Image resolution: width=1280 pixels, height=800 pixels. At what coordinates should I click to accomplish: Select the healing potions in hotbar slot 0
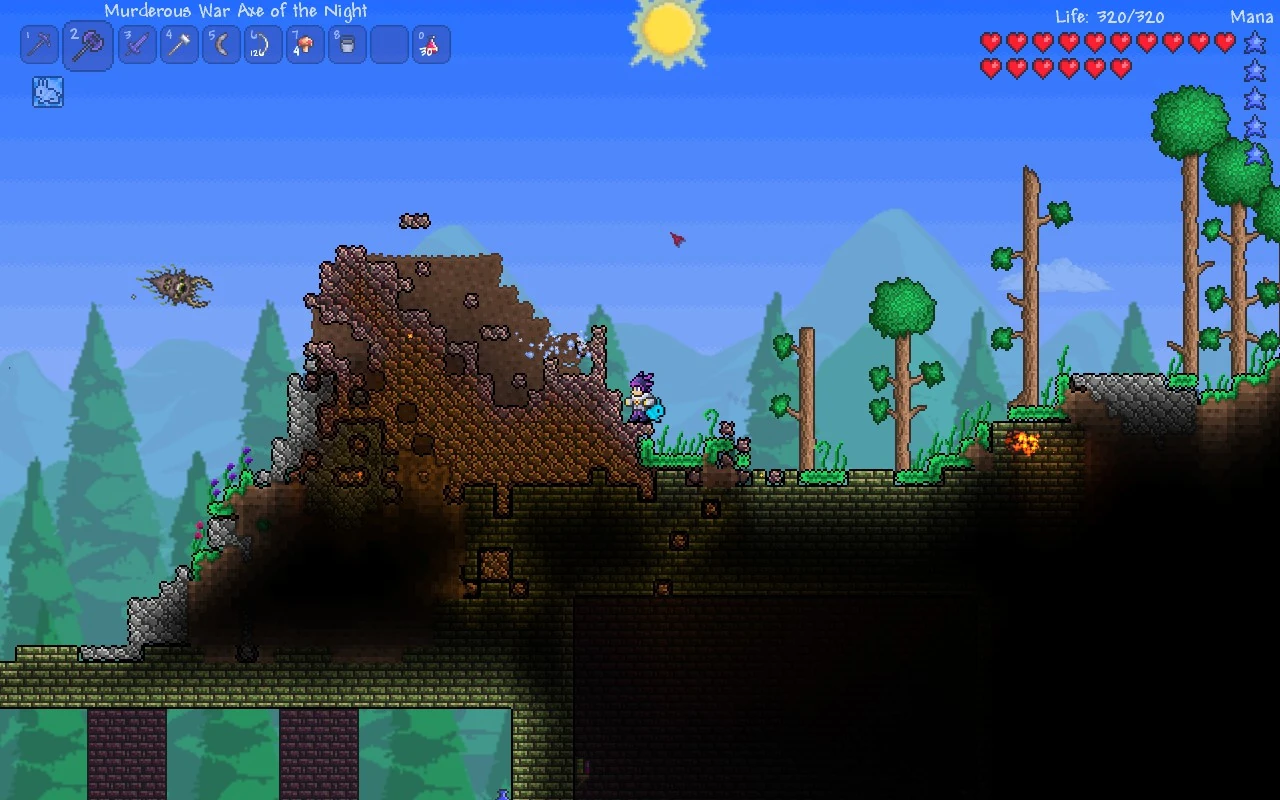pos(430,44)
